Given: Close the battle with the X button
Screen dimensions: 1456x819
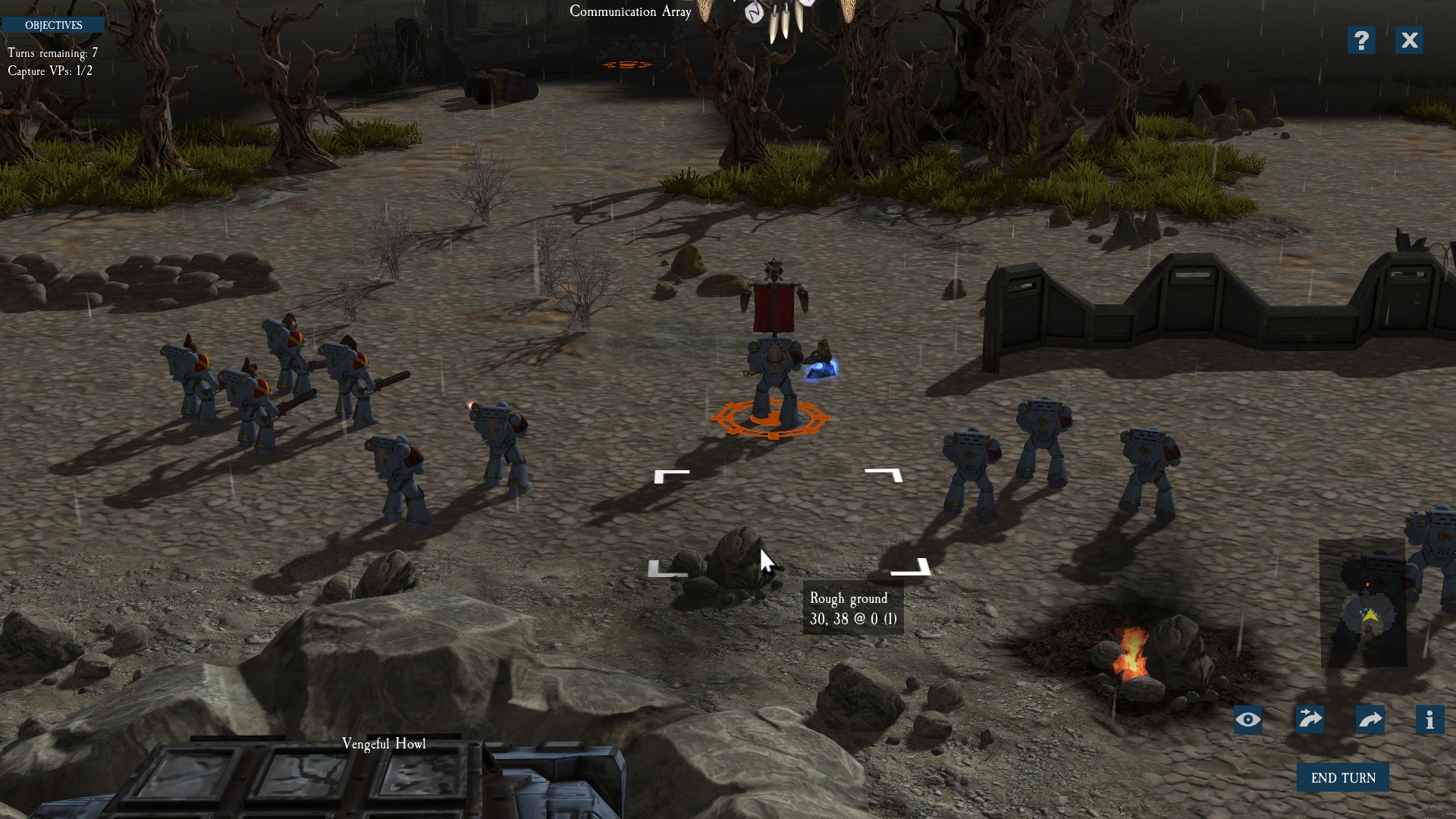Looking at the screenshot, I should (x=1409, y=40).
